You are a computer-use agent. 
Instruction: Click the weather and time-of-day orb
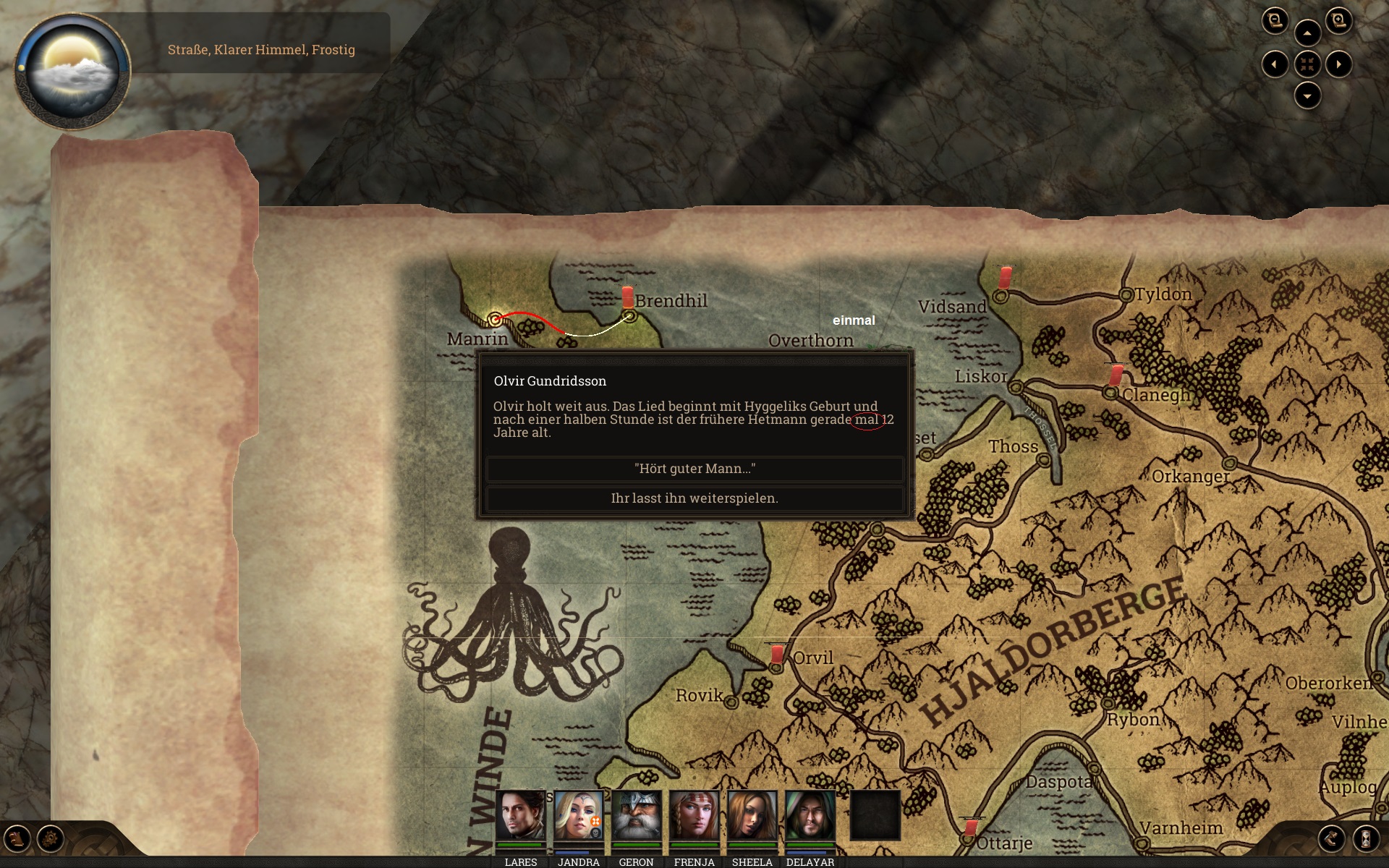[72, 70]
